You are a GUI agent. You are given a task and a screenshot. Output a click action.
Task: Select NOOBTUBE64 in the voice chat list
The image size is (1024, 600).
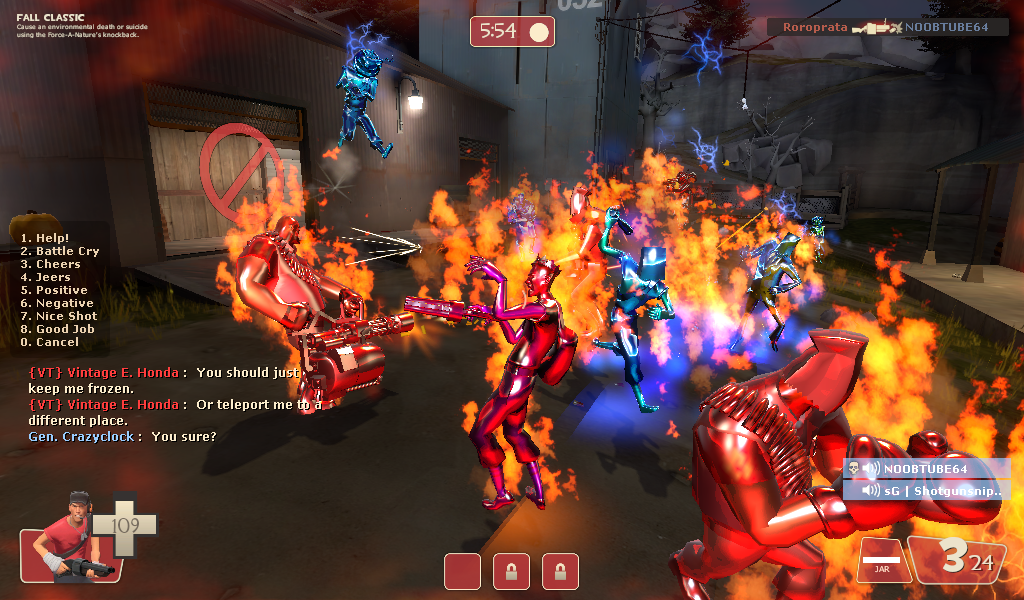coord(921,469)
